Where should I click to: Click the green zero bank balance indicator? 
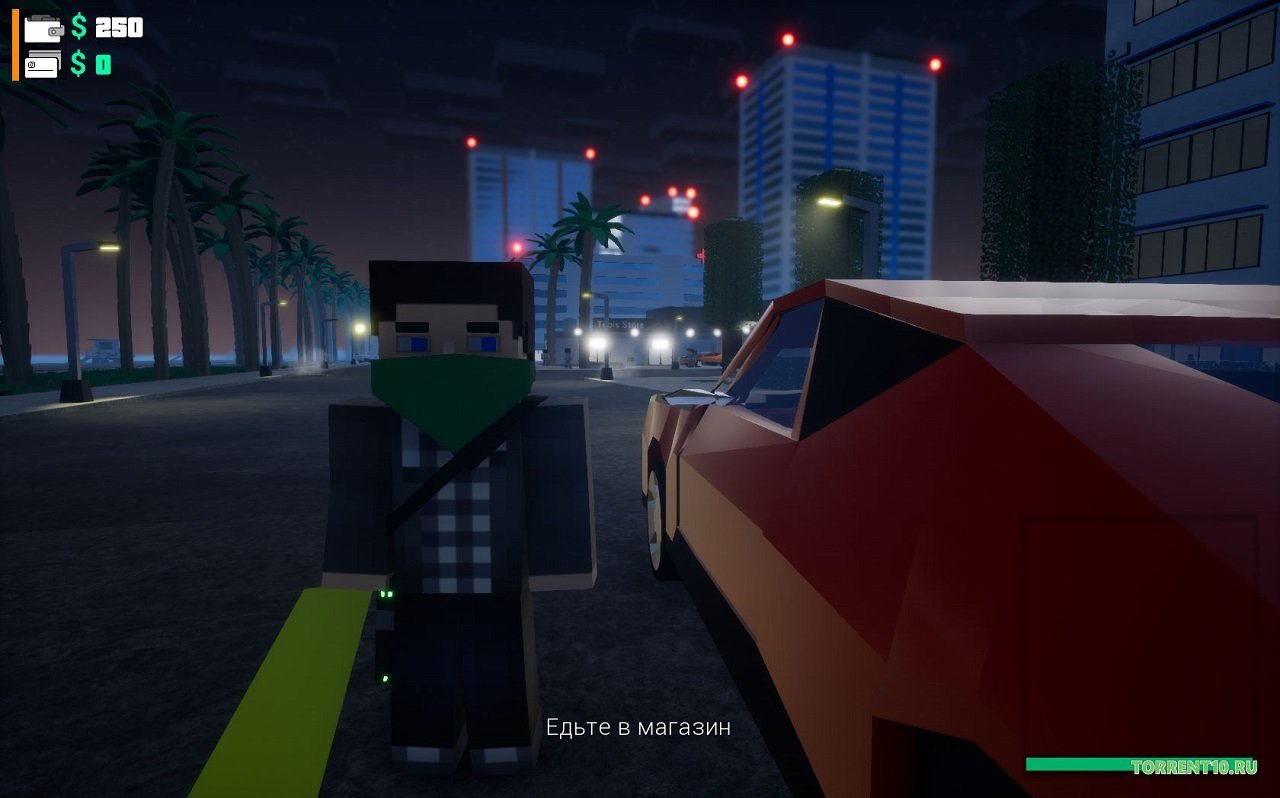pos(104,65)
